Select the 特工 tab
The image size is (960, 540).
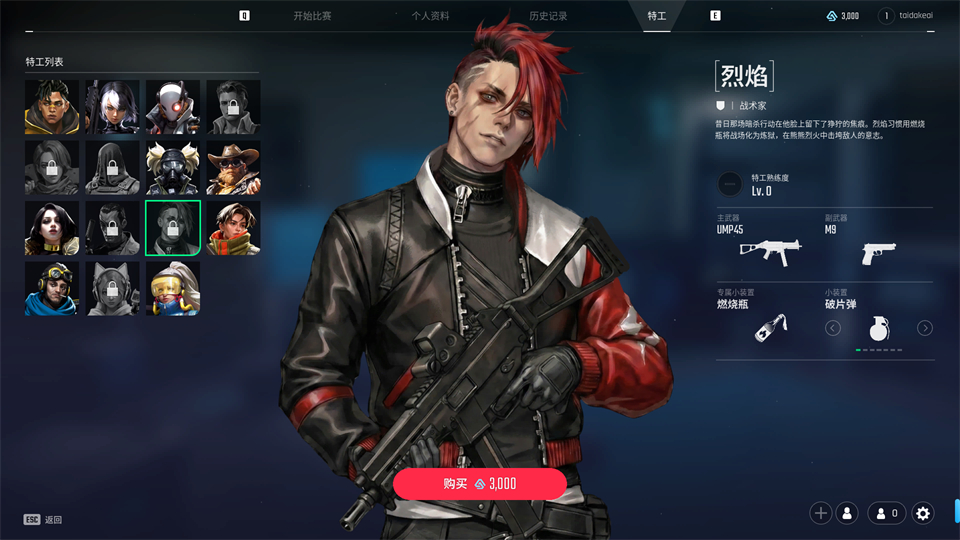pos(657,16)
